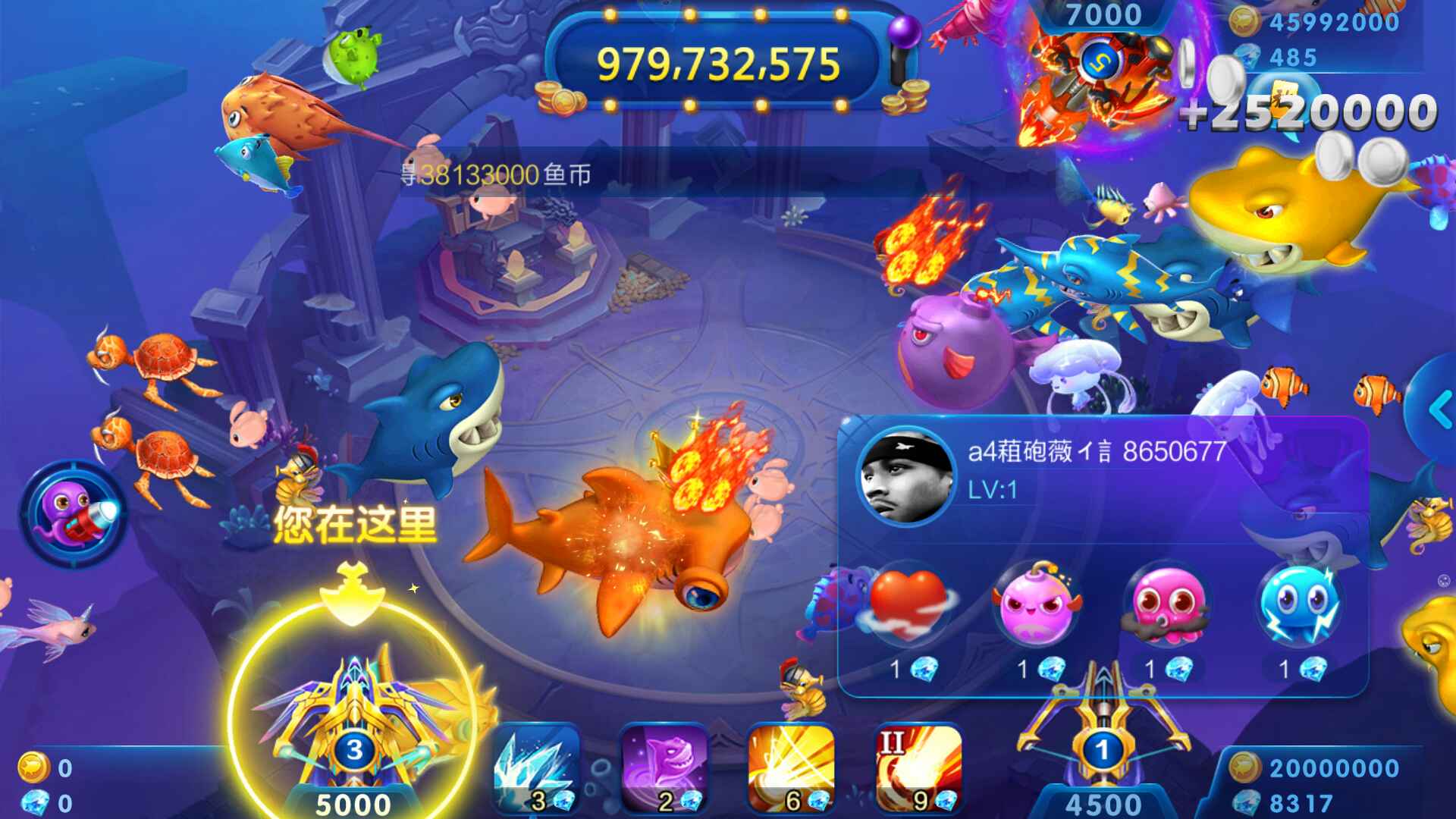
Task: Collapse the side panel with right-edge arrow
Action: coord(1439,409)
